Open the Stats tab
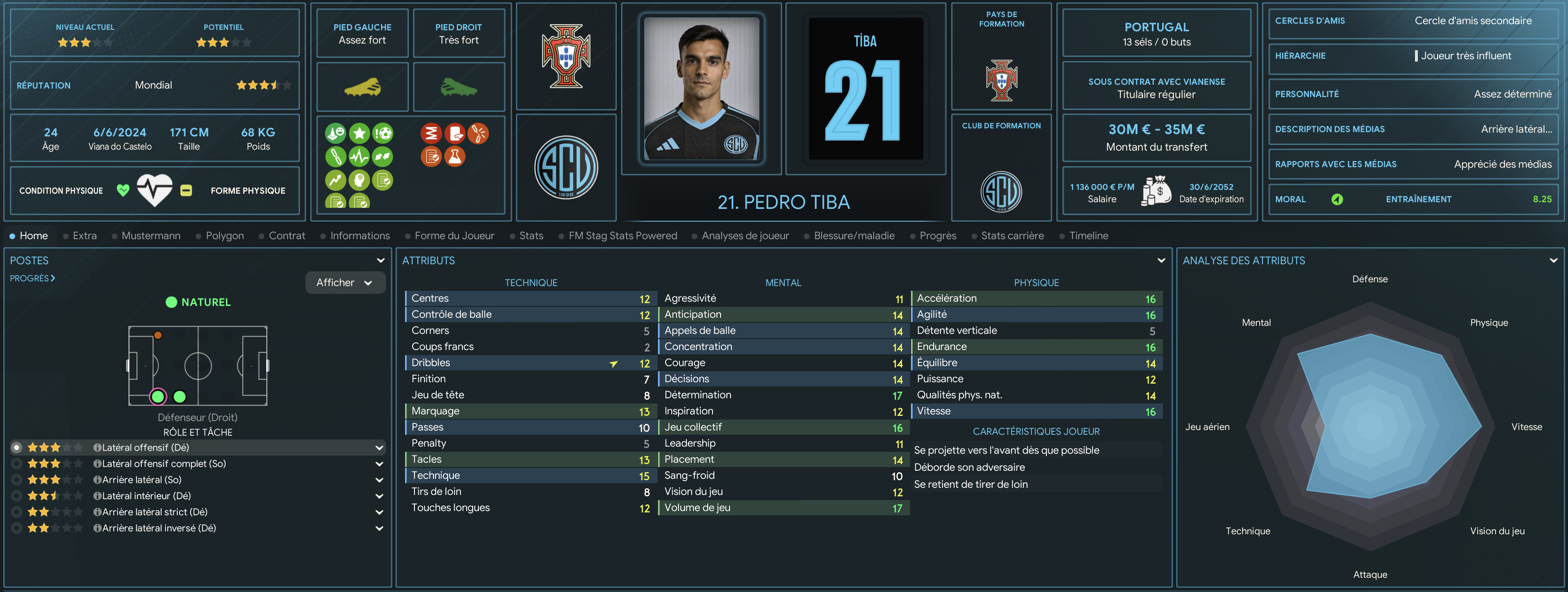The height and width of the screenshot is (592, 1568). 531,235
